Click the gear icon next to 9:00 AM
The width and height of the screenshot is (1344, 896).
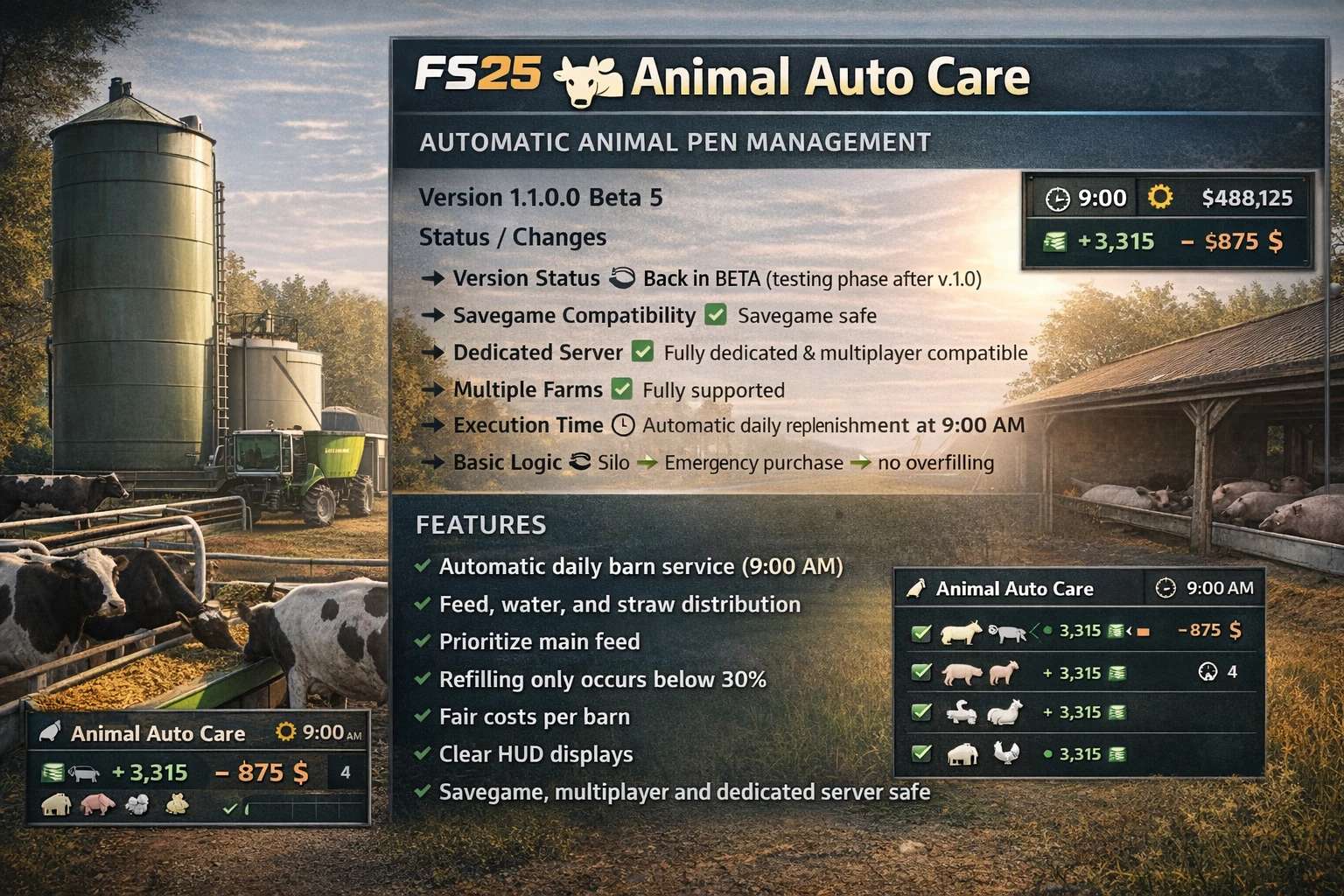click(285, 731)
